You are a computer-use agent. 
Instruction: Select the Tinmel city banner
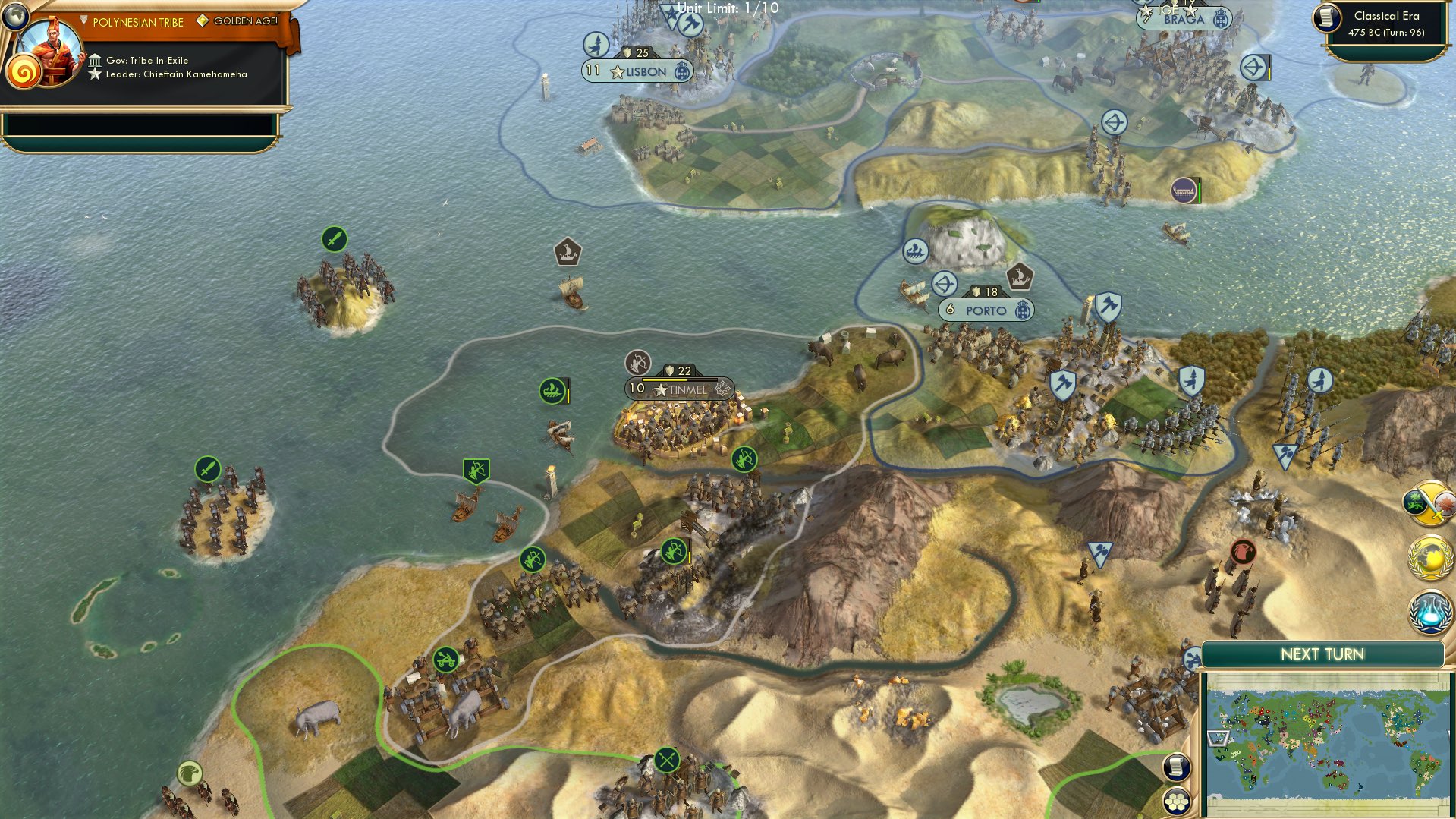[679, 389]
